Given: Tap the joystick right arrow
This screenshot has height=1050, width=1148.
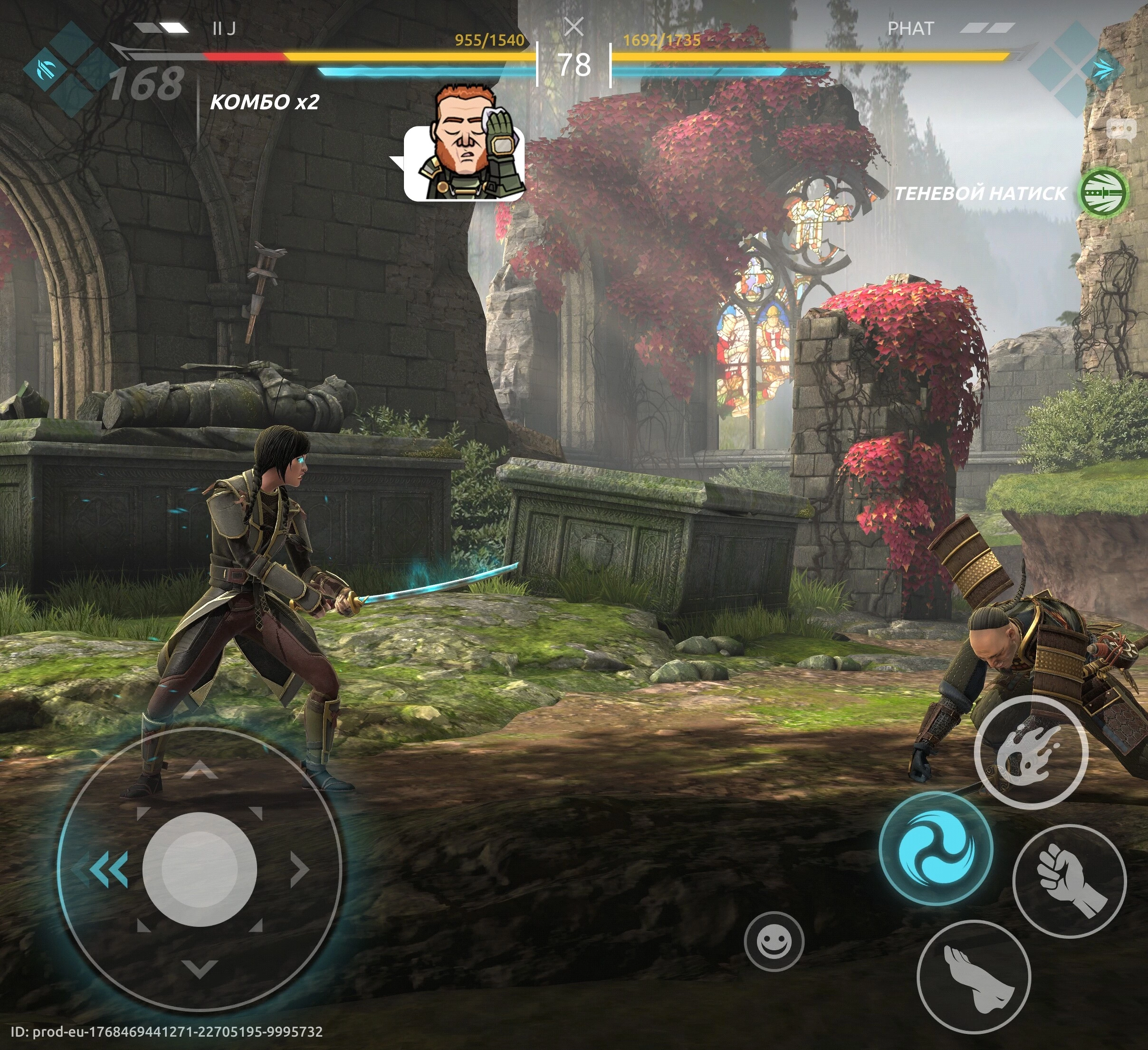Looking at the screenshot, I should 298,869.
